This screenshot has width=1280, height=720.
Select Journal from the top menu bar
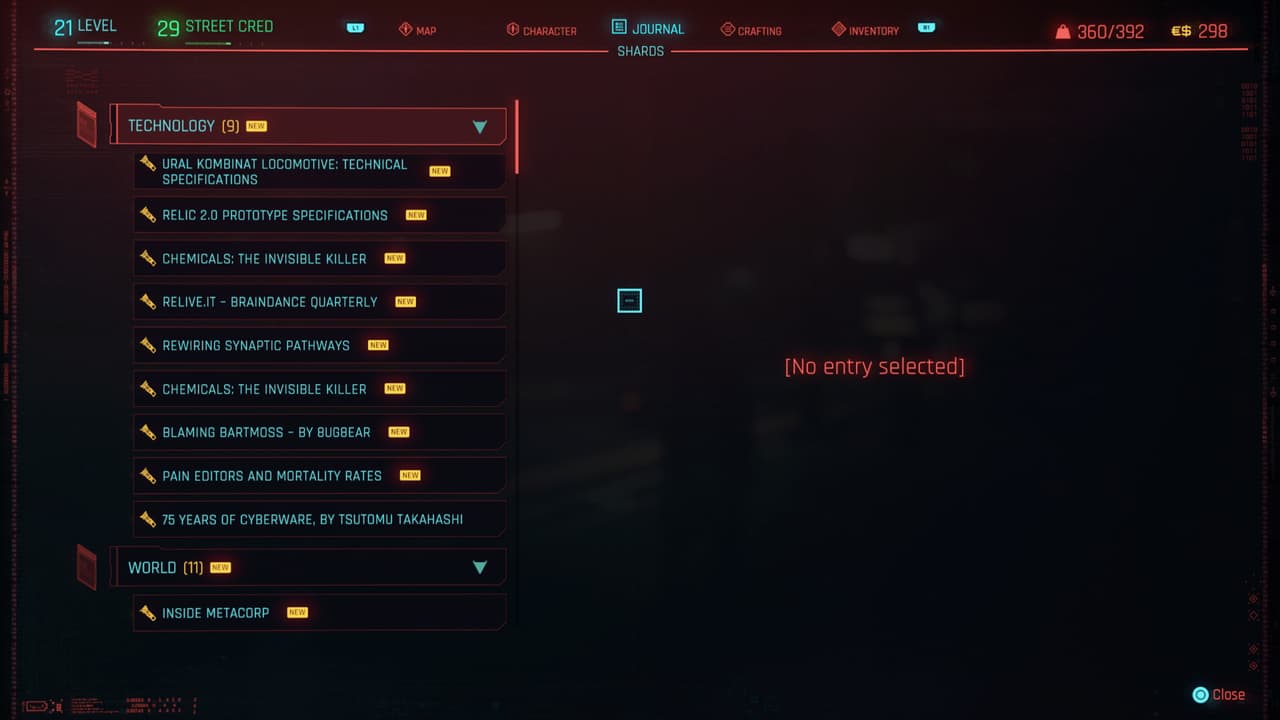pos(647,28)
